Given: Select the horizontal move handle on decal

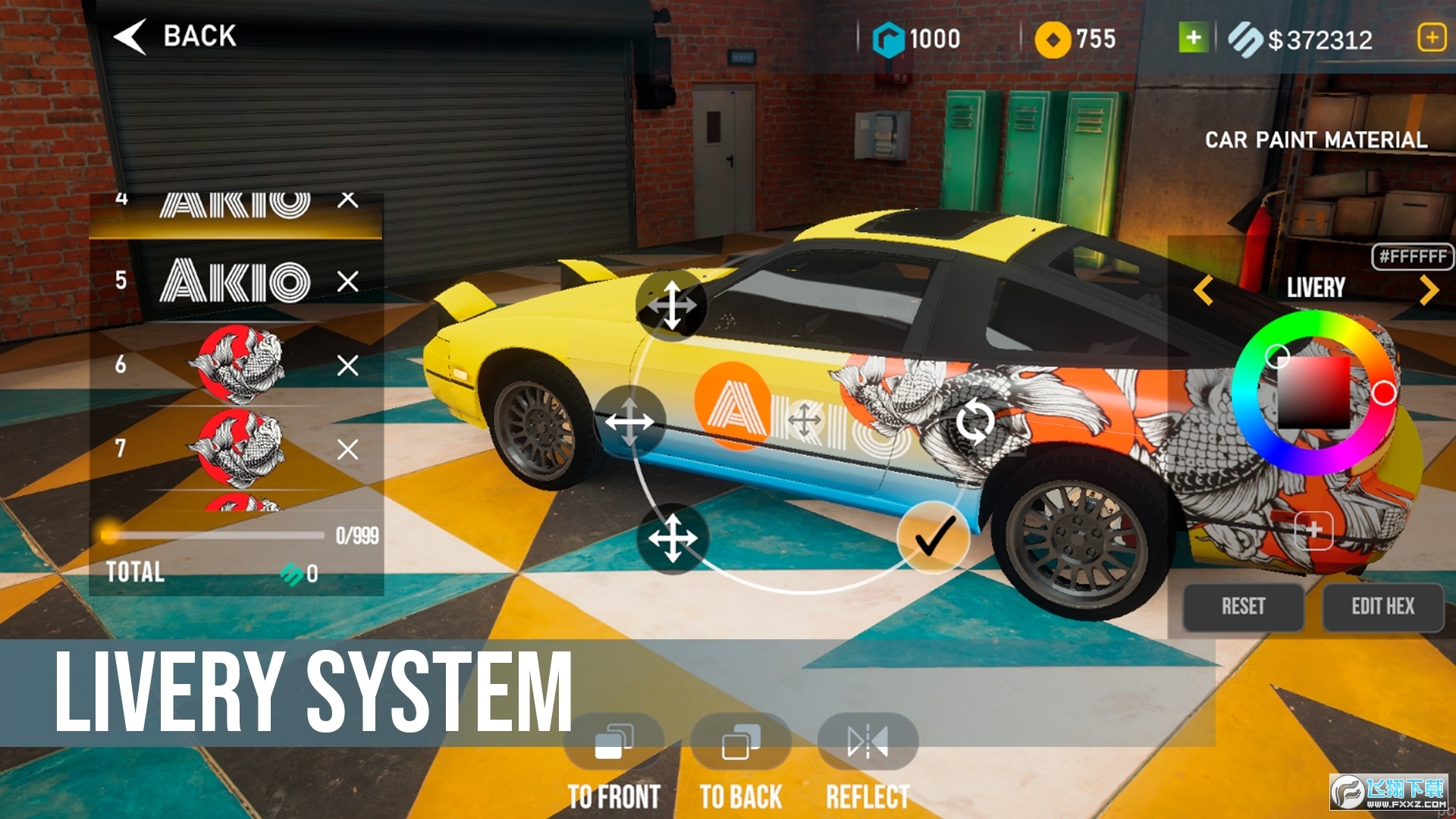Looking at the screenshot, I should coord(629,421).
